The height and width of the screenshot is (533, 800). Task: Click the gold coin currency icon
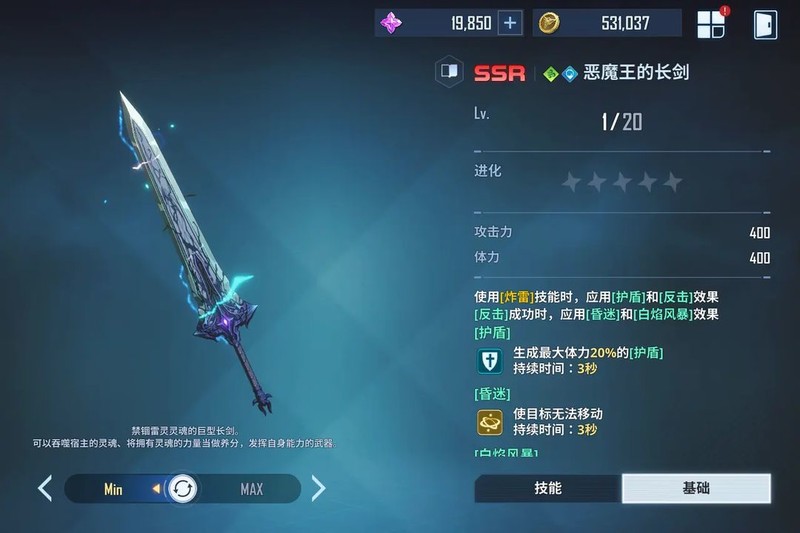point(548,23)
